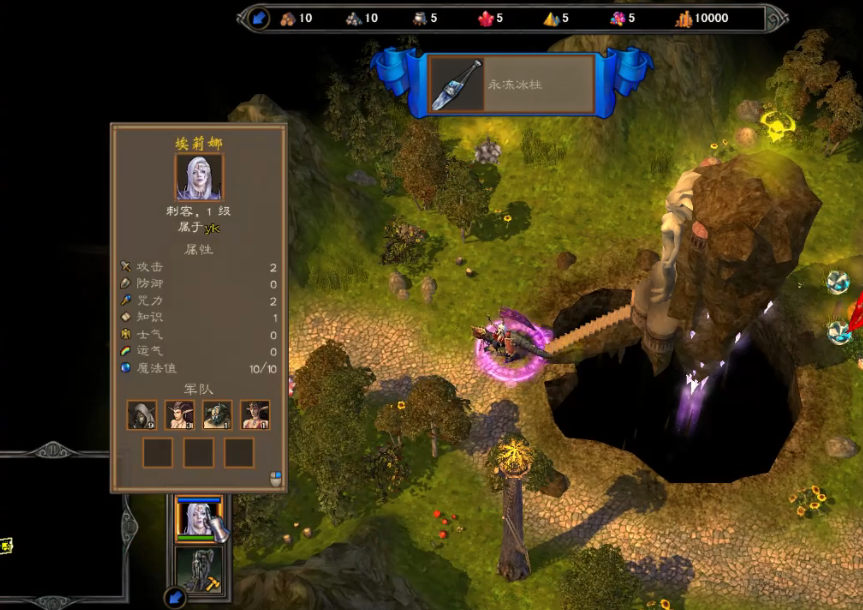Image resolution: width=863 pixels, height=610 pixels.
Task: Click the red crystal resource icon
Action: tap(485, 18)
